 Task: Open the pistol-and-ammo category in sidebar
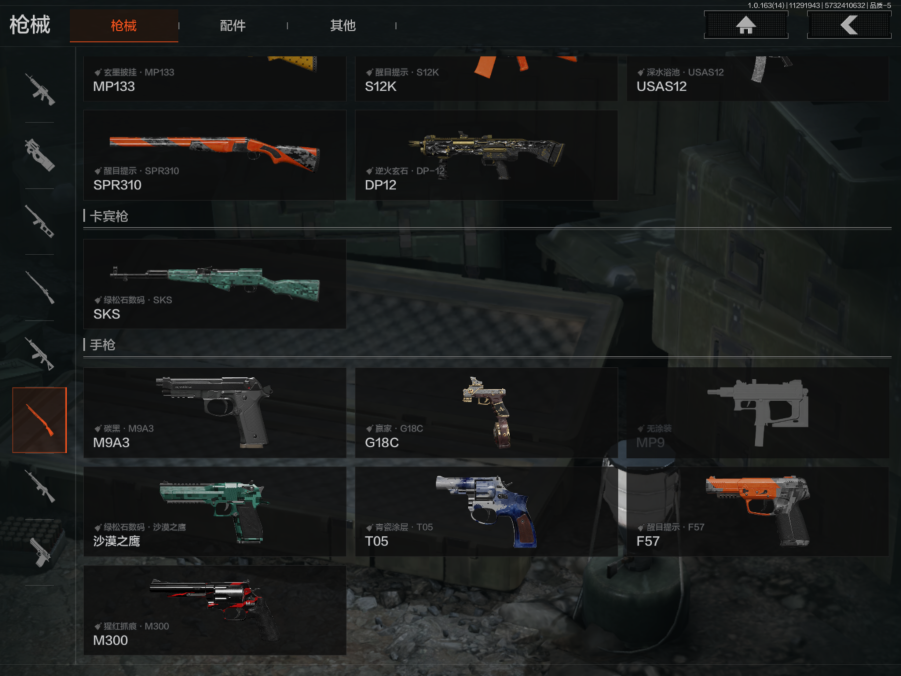(x=40, y=550)
